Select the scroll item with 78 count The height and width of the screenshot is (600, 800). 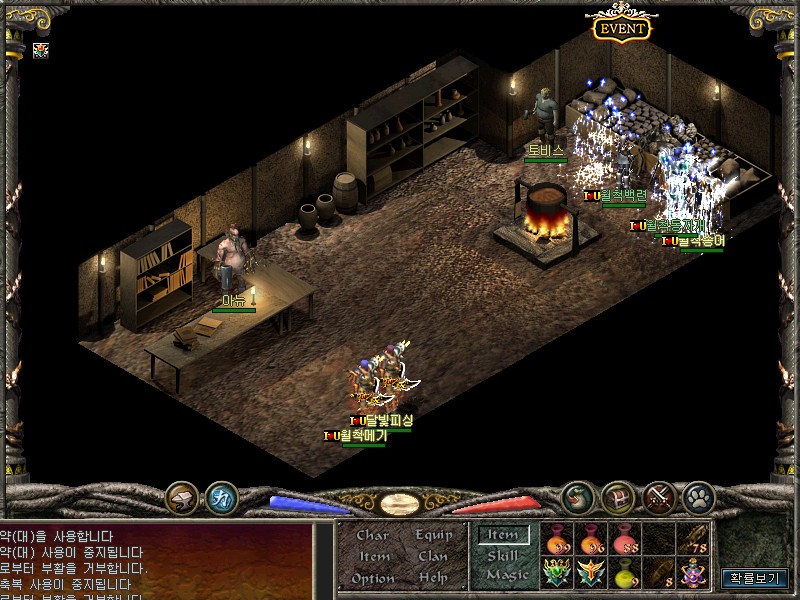tap(693, 539)
